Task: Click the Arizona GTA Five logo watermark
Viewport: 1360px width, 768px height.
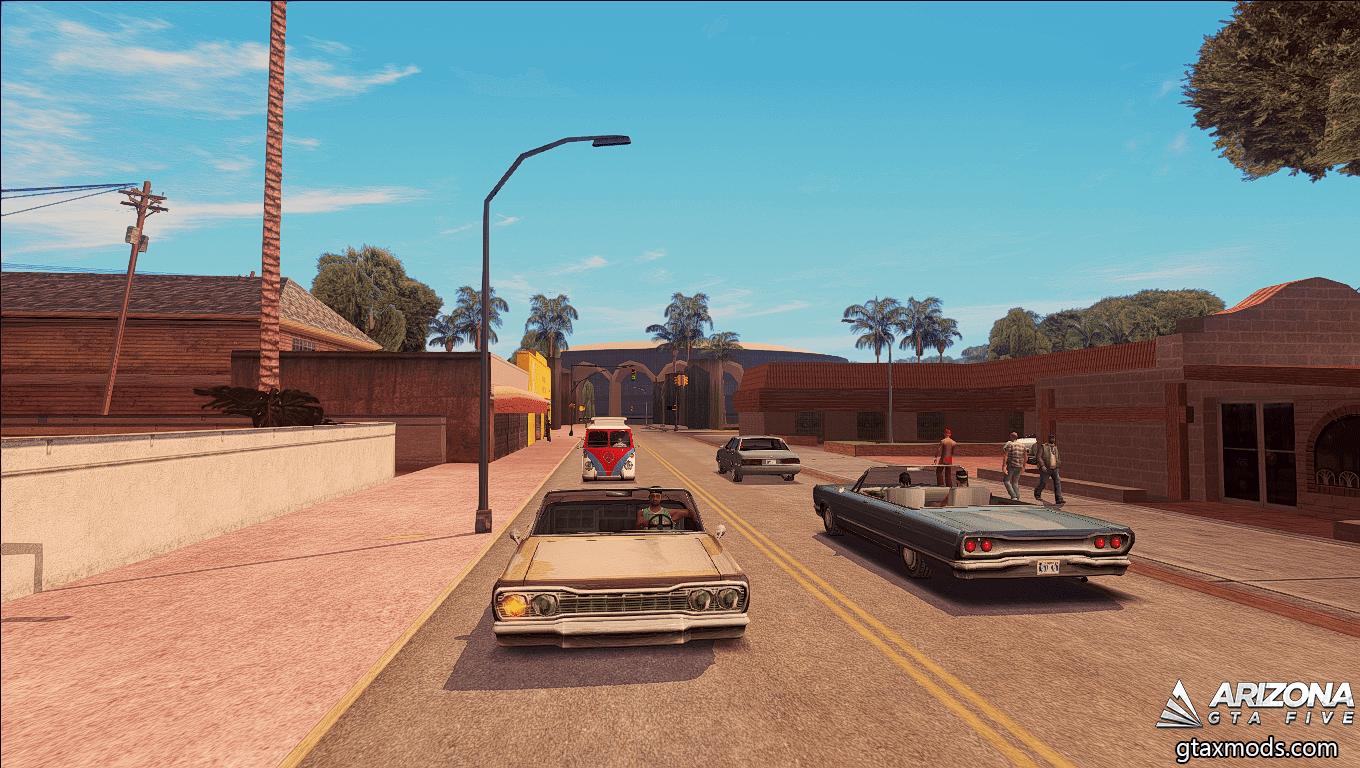Action: click(1254, 703)
